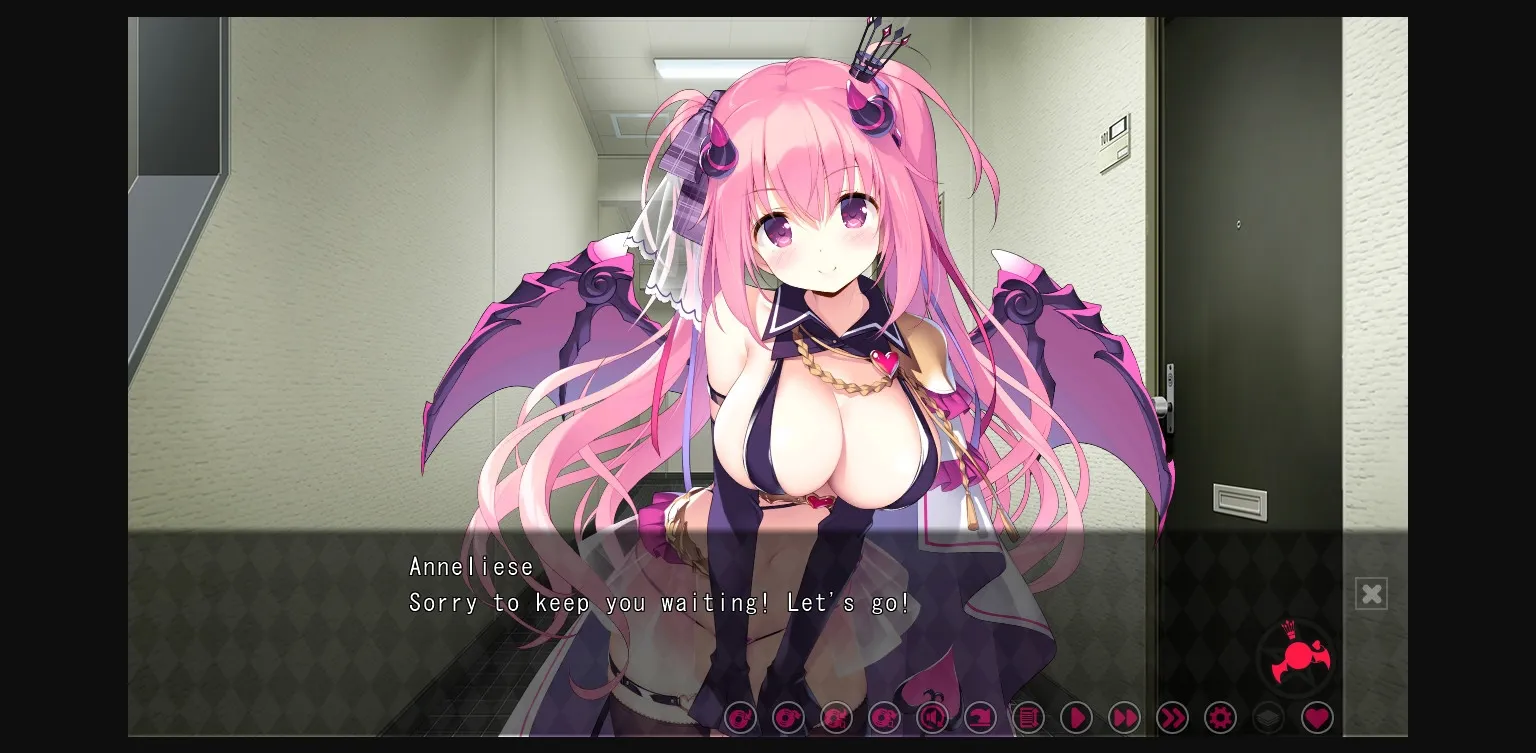Hide the message window with the layers icon
Image resolution: width=1536 pixels, height=753 pixels.
1269,718
